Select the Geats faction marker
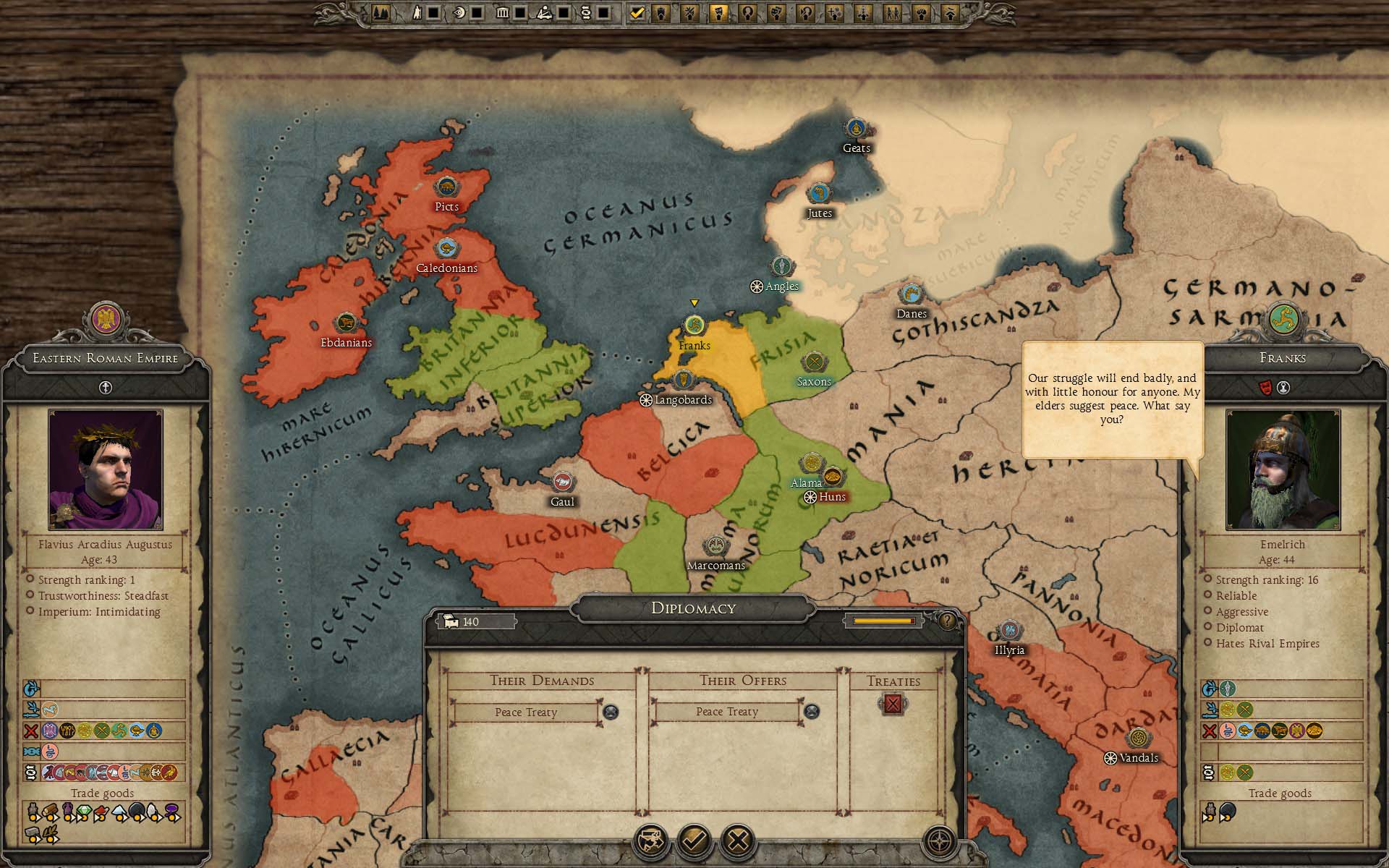Image resolution: width=1389 pixels, height=868 pixels. point(856,129)
